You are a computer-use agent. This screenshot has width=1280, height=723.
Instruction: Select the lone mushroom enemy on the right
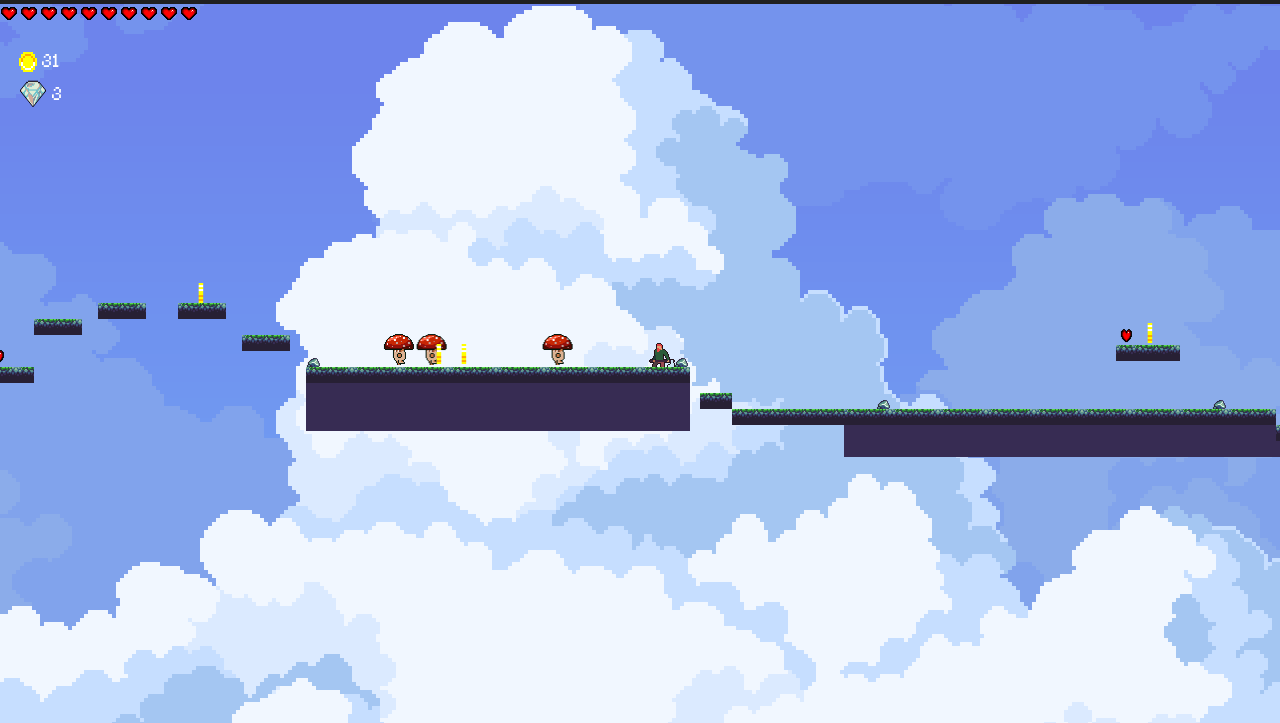(x=558, y=347)
